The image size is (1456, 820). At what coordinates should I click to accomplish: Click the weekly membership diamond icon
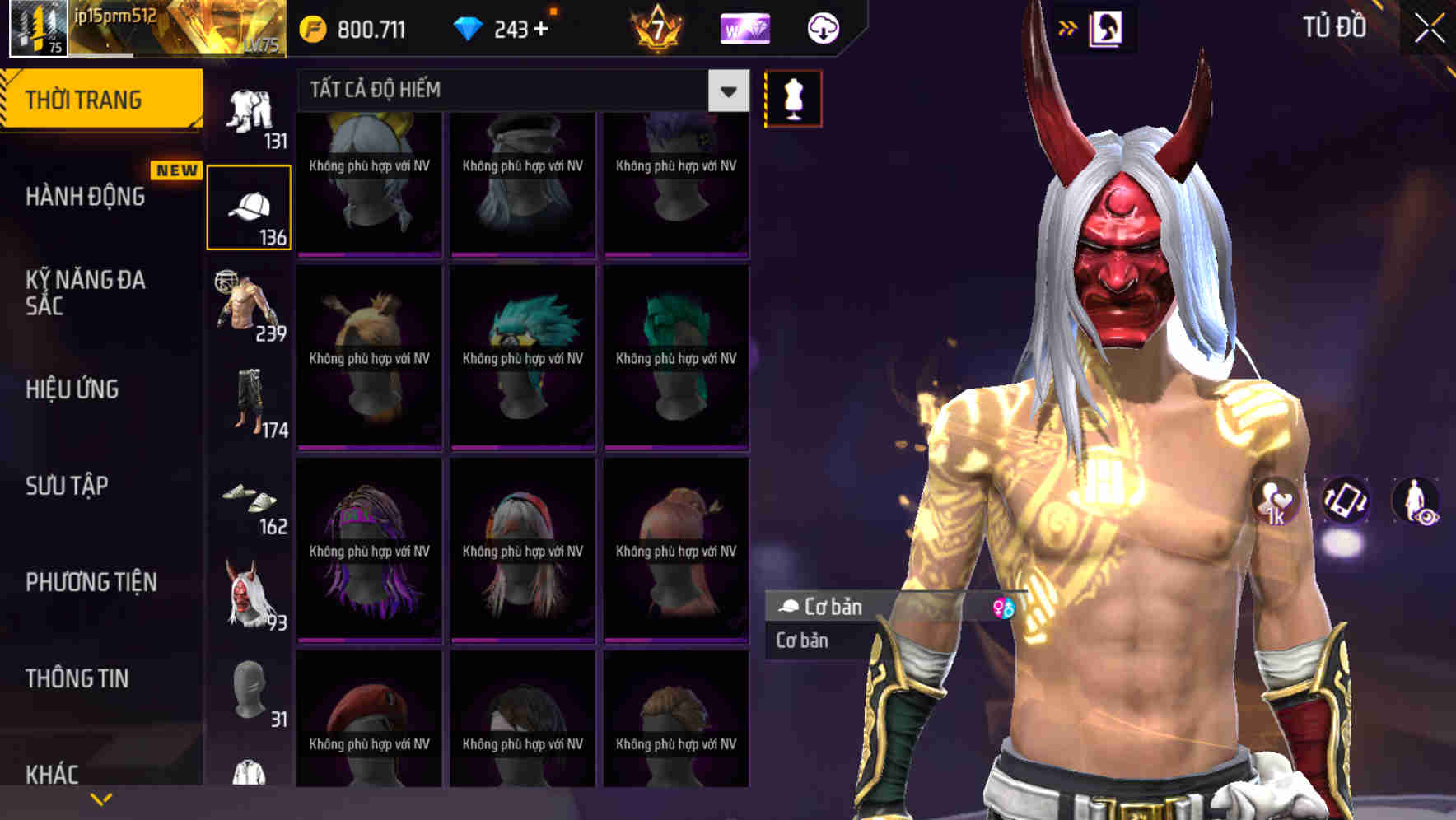pos(745,27)
